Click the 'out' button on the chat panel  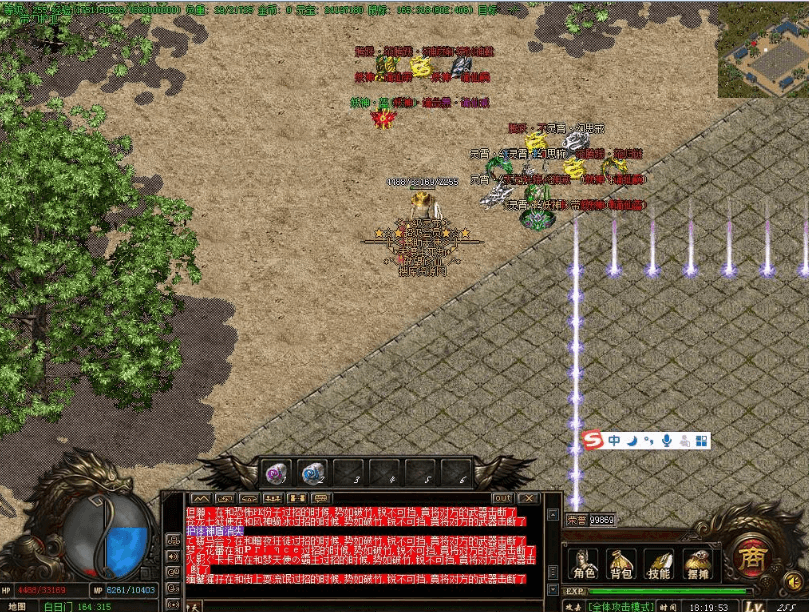click(x=502, y=498)
